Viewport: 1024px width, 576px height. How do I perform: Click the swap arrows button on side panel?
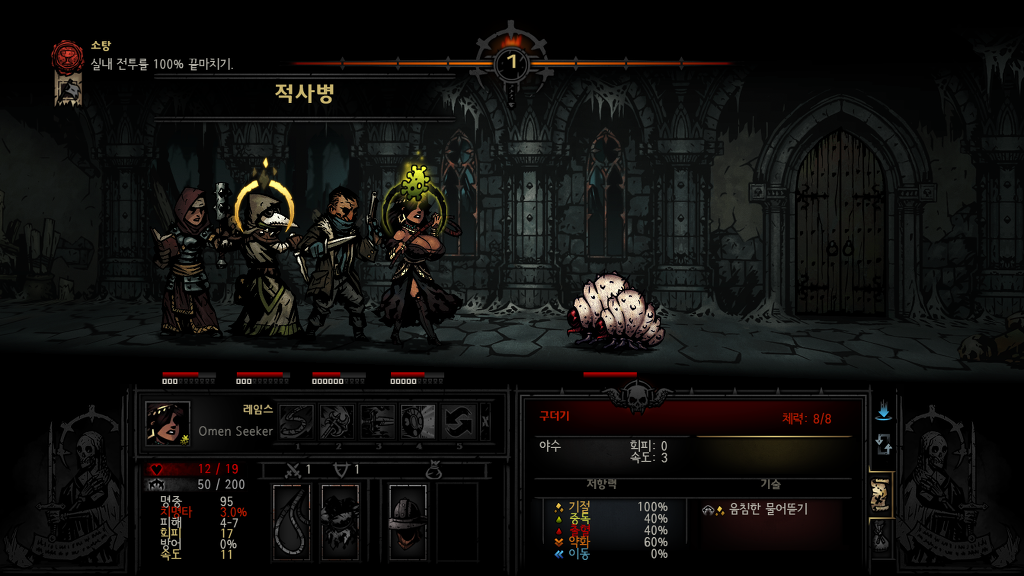click(x=882, y=445)
